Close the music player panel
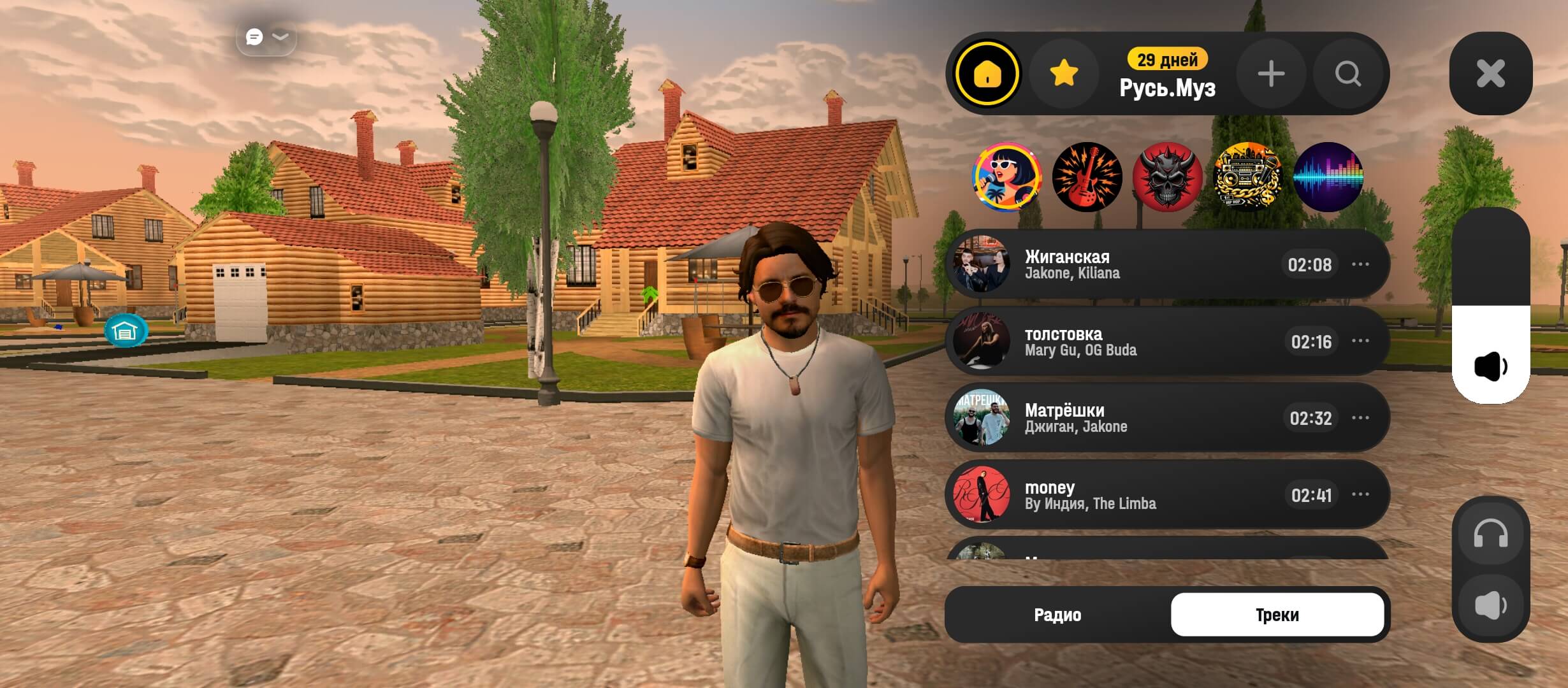 pos(1490,73)
